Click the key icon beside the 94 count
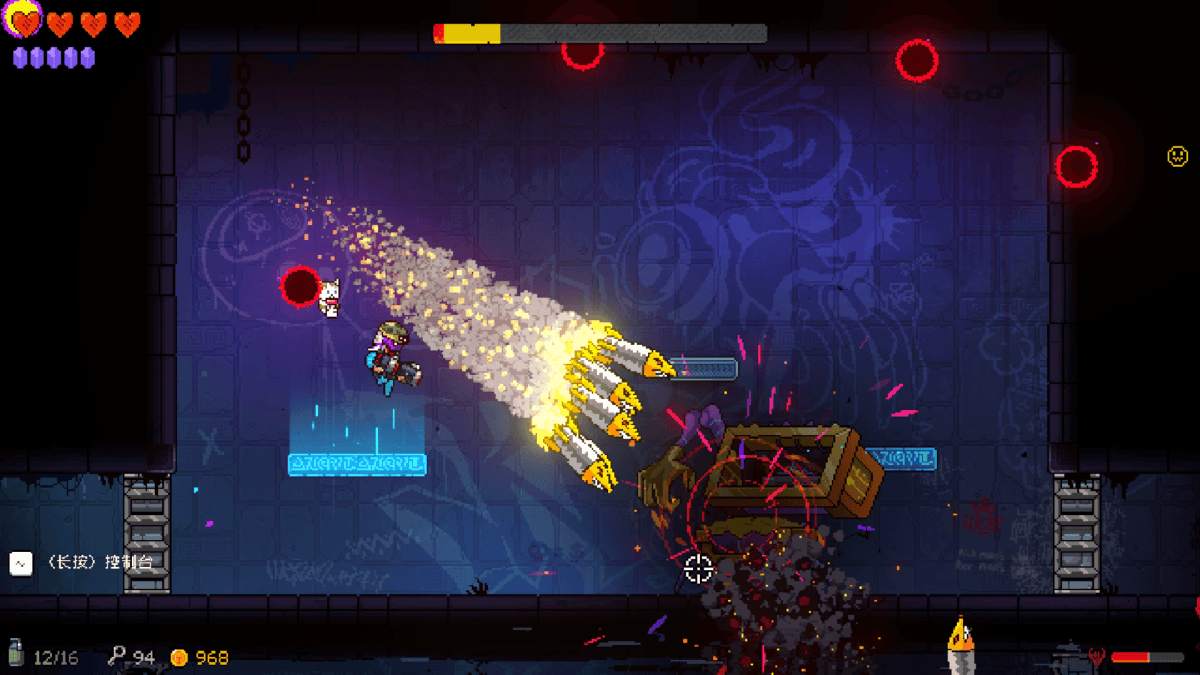1200x675 pixels. click(118, 656)
